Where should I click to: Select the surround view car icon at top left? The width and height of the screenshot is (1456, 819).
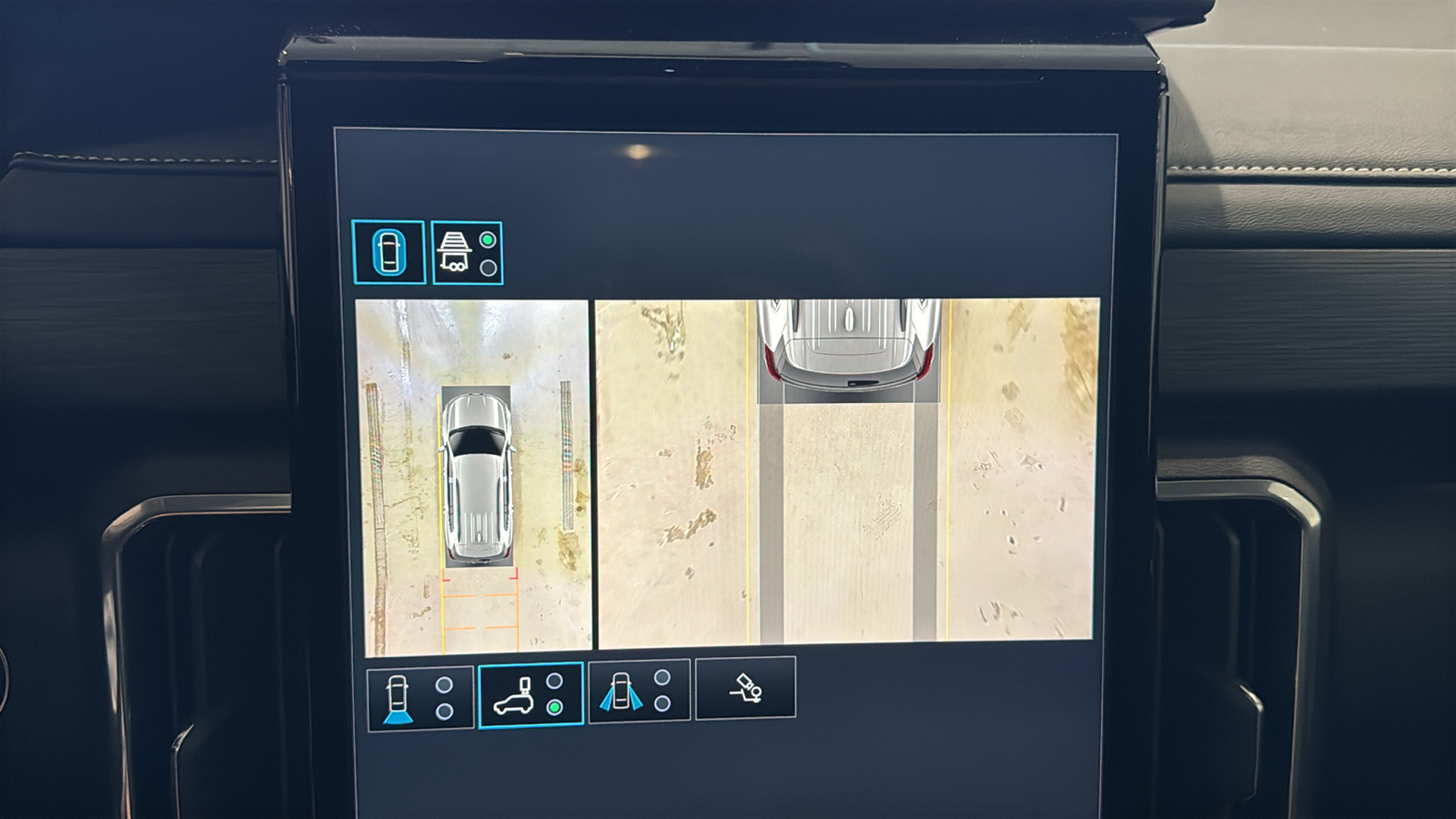(389, 253)
